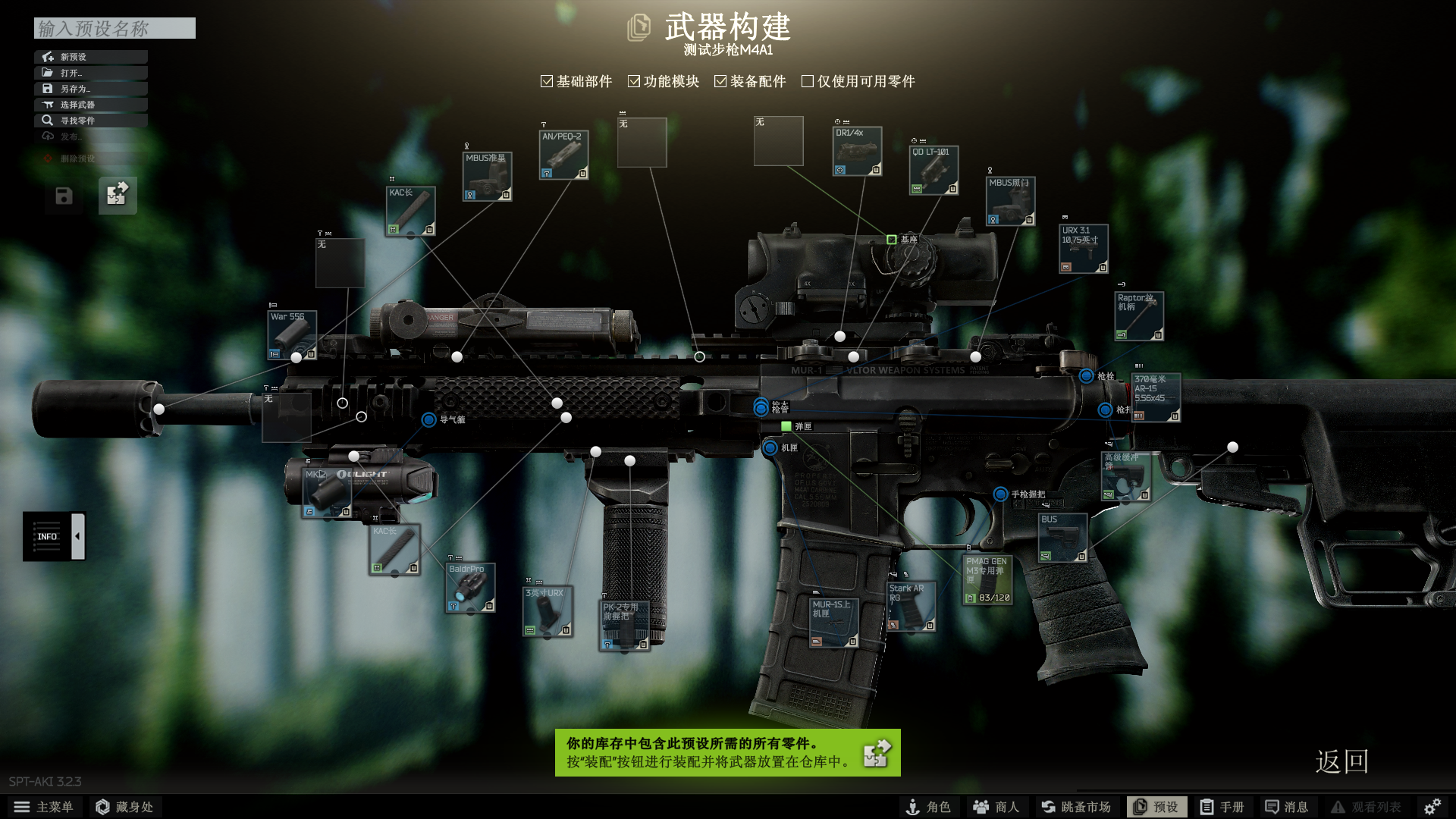Expand the INFO side panel
This screenshot has width=1456, height=819.
(x=77, y=536)
